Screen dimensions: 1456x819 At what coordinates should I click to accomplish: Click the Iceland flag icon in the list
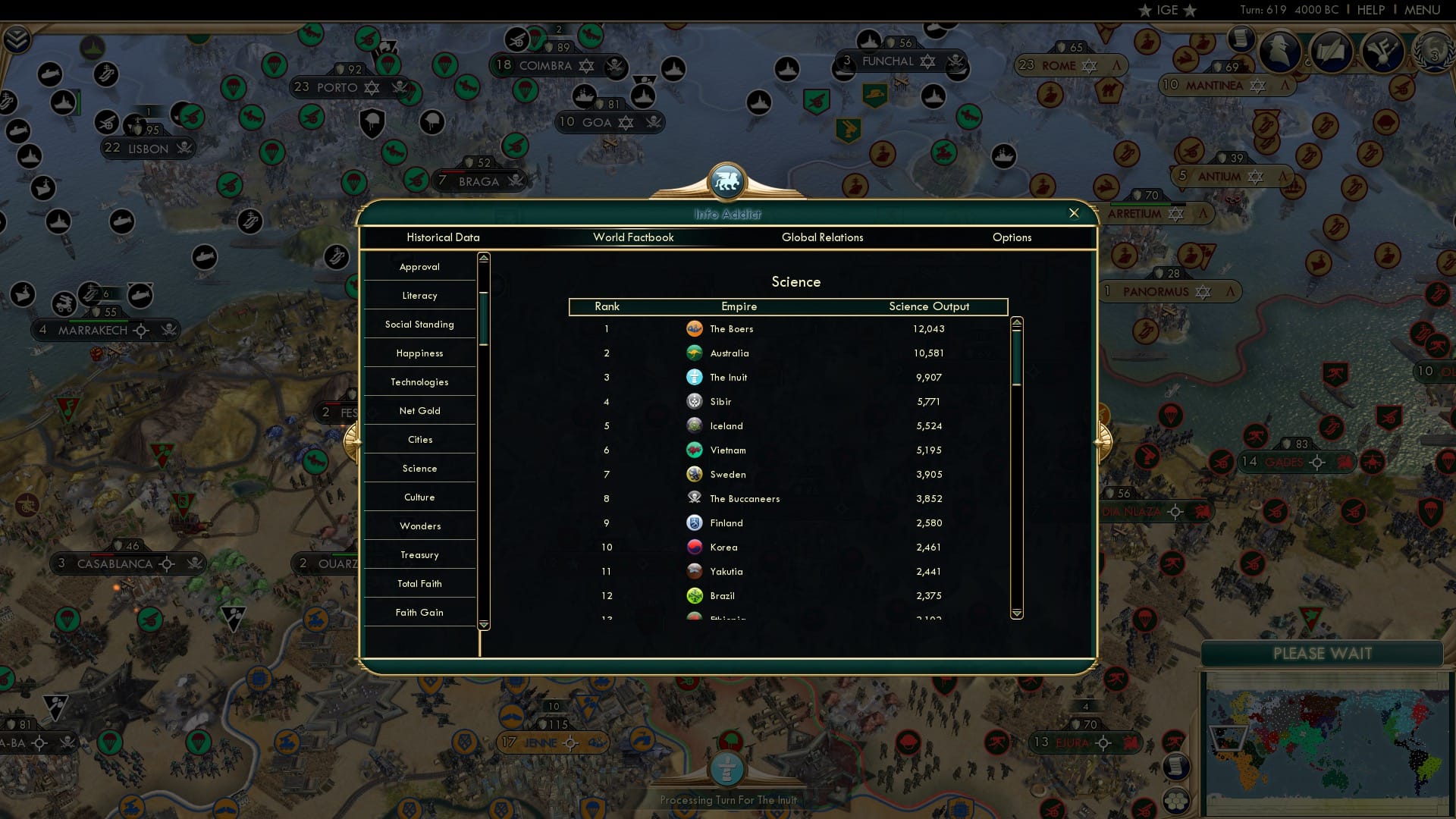[695, 425]
